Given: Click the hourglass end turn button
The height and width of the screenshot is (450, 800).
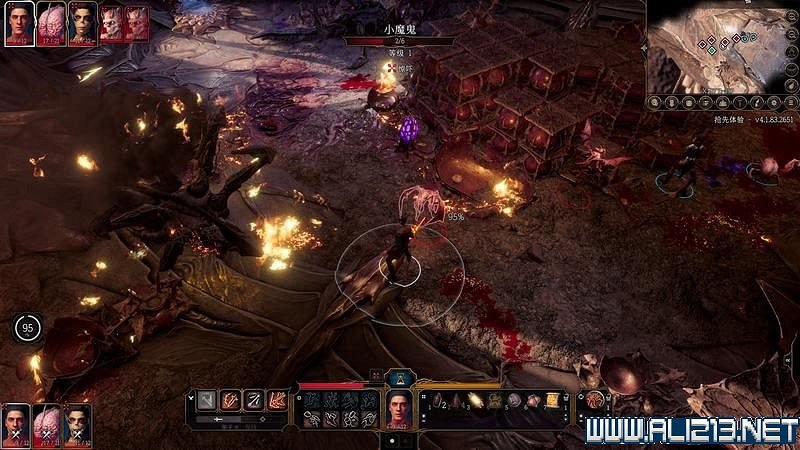Looking at the screenshot, I should point(400,377).
